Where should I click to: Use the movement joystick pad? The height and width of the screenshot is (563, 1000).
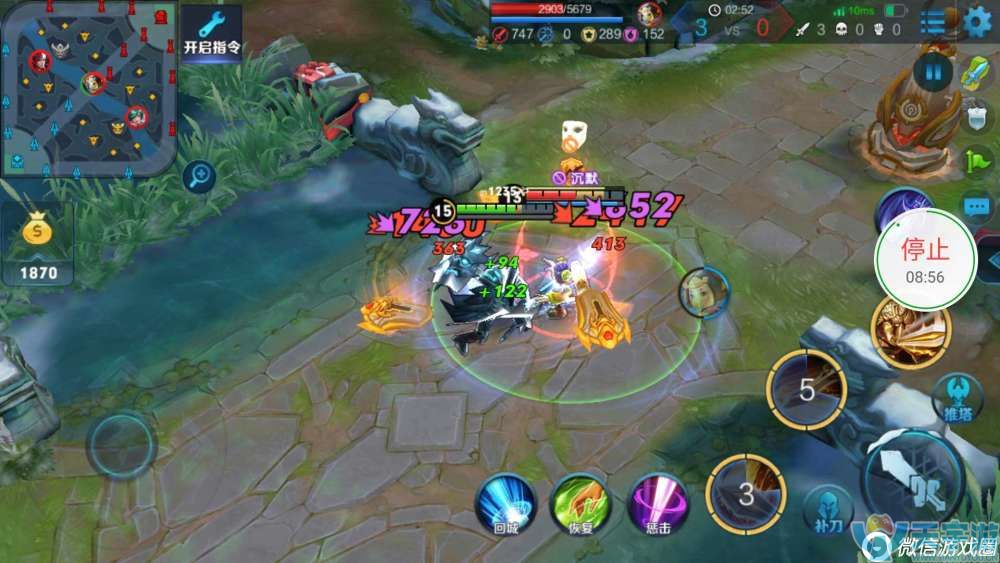pos(121,445)
